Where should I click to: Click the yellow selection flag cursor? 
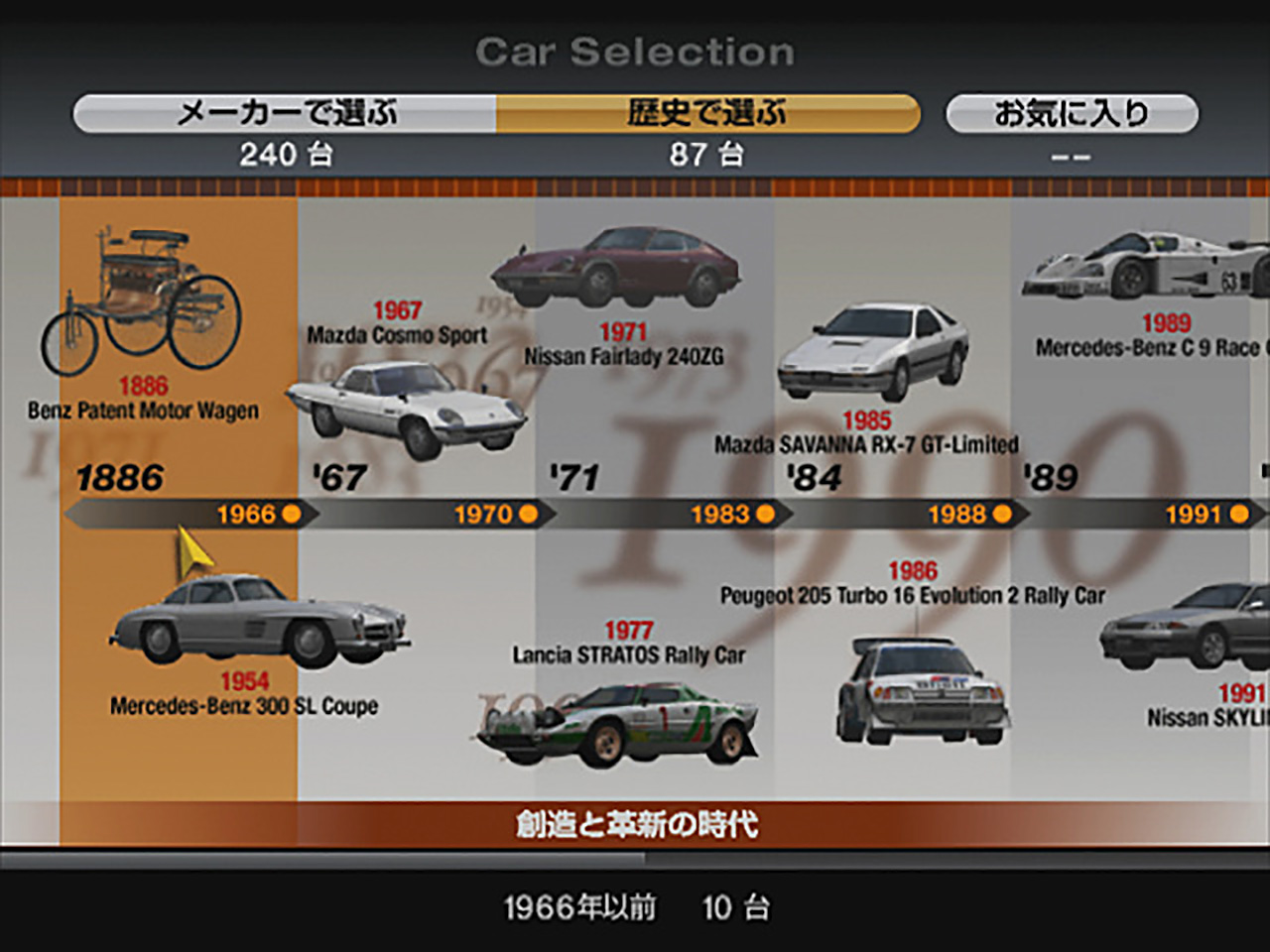(x=191, y=547)
